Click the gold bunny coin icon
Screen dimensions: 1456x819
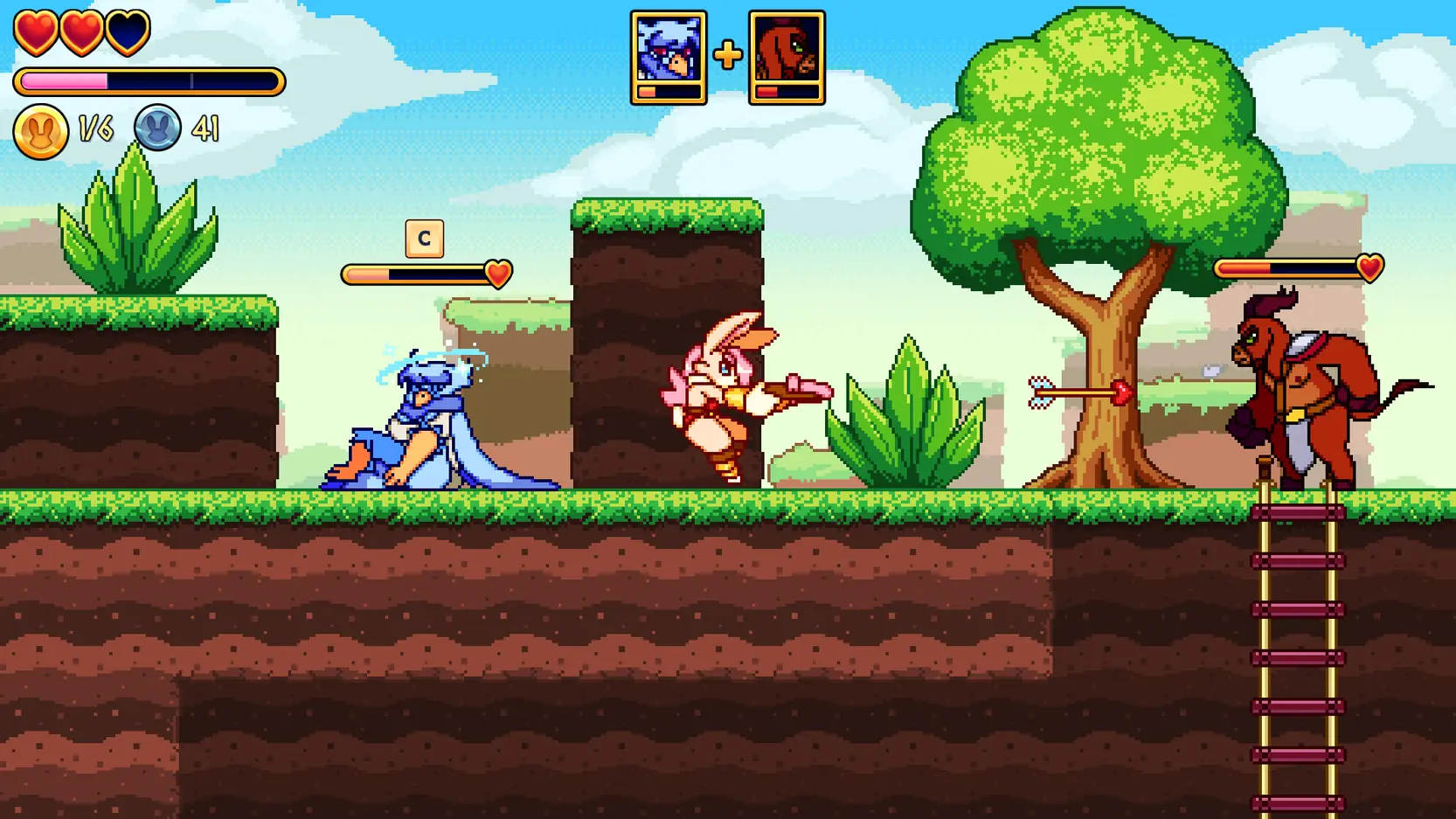[x=40, y=131]
